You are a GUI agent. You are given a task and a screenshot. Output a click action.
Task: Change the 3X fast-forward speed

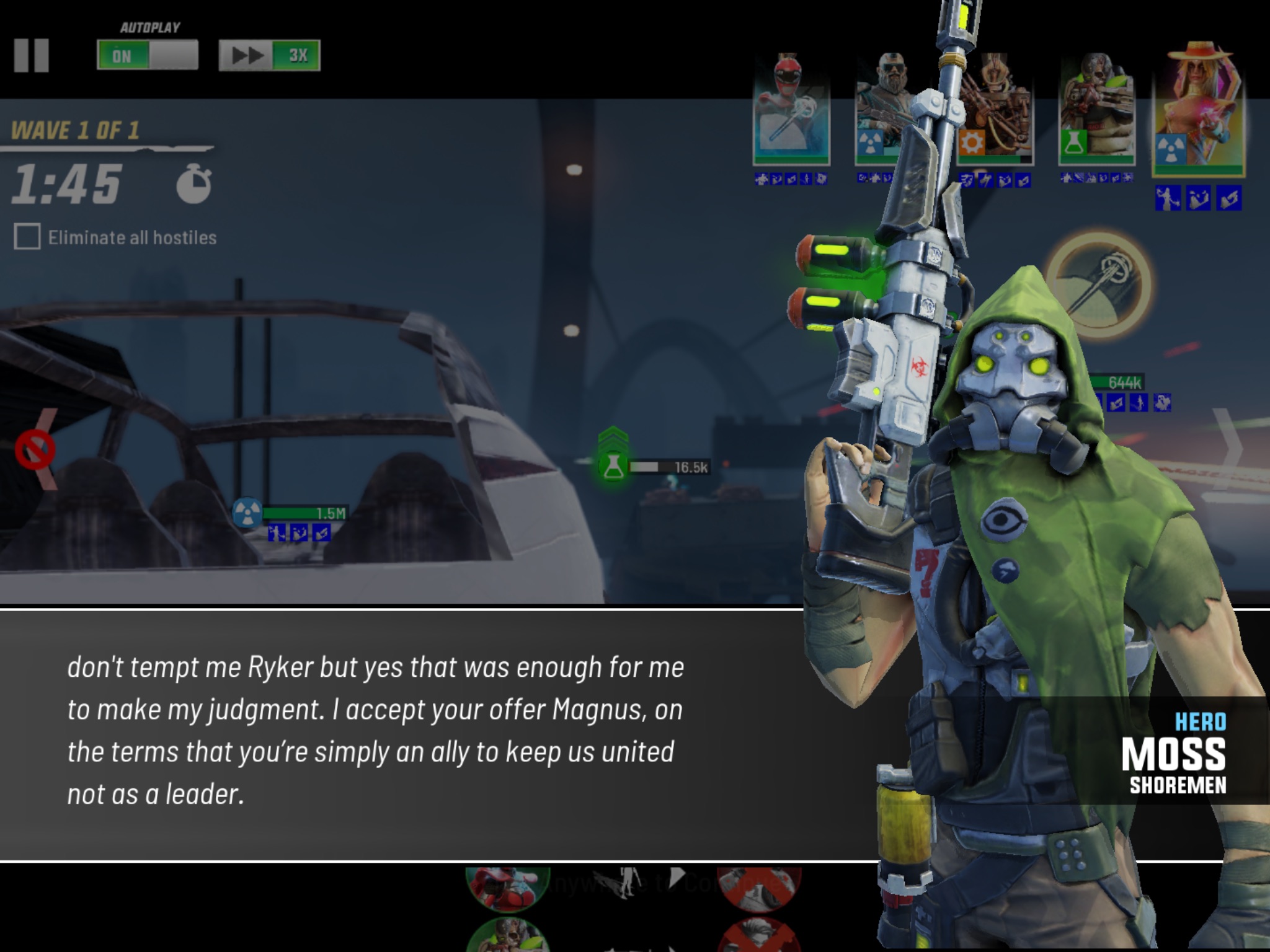click(270, 56)
